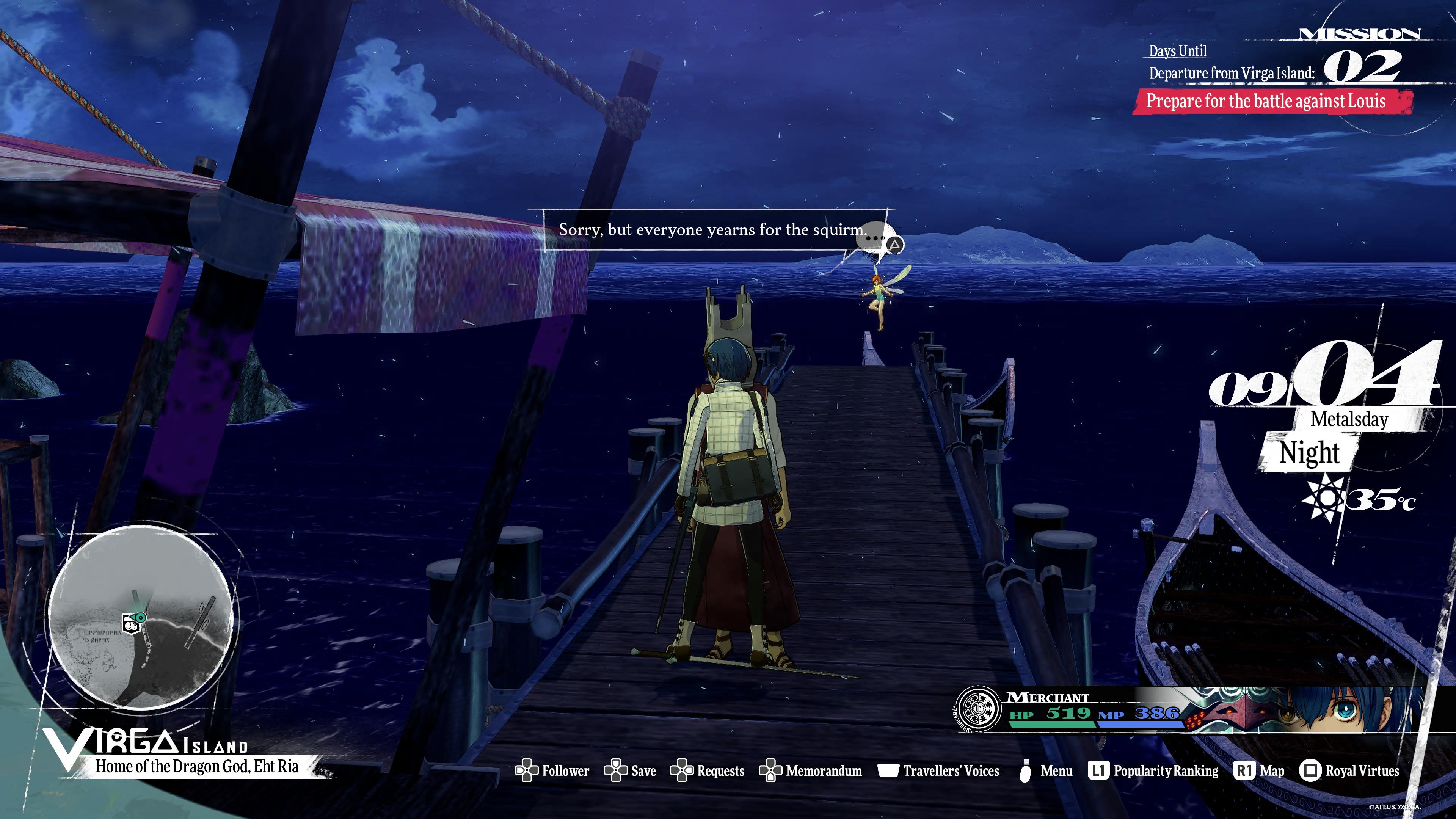View the Popularity Ranking
Image resolution: width=1456 pixels, height=819 pixels.
(1153, 771)
